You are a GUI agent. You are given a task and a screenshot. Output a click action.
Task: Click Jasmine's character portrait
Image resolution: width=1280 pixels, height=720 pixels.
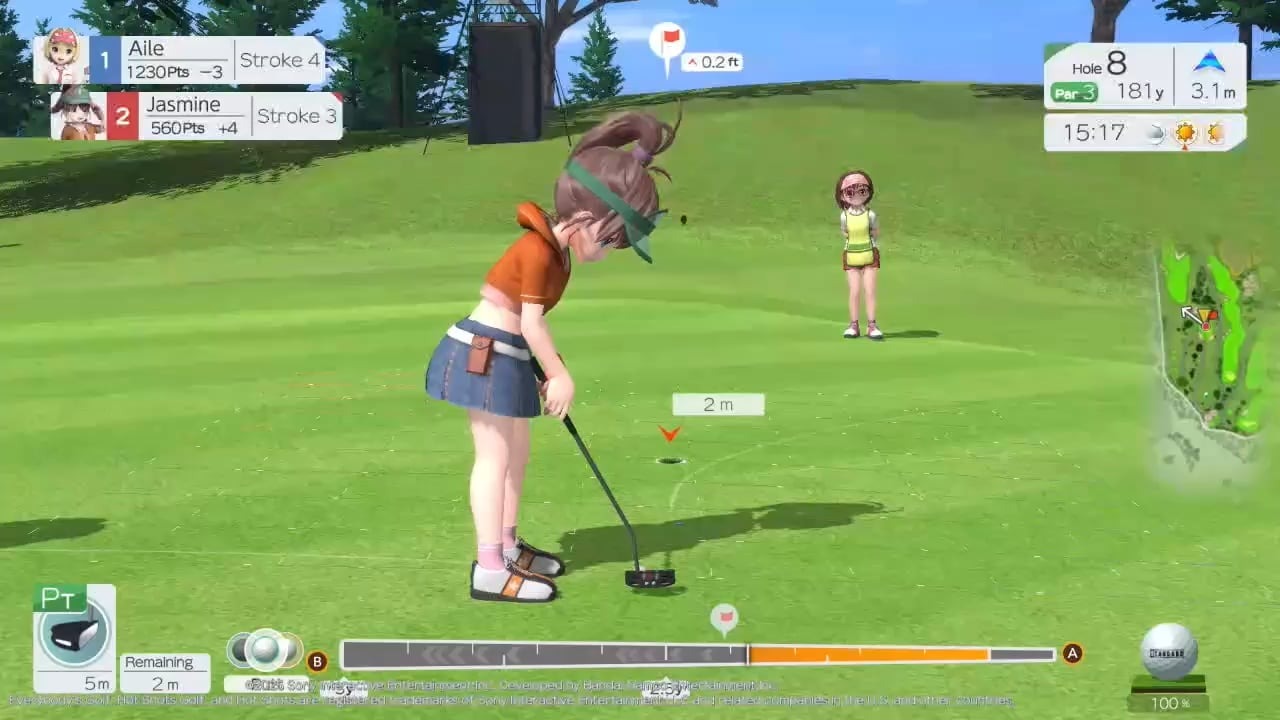(80, 115)
